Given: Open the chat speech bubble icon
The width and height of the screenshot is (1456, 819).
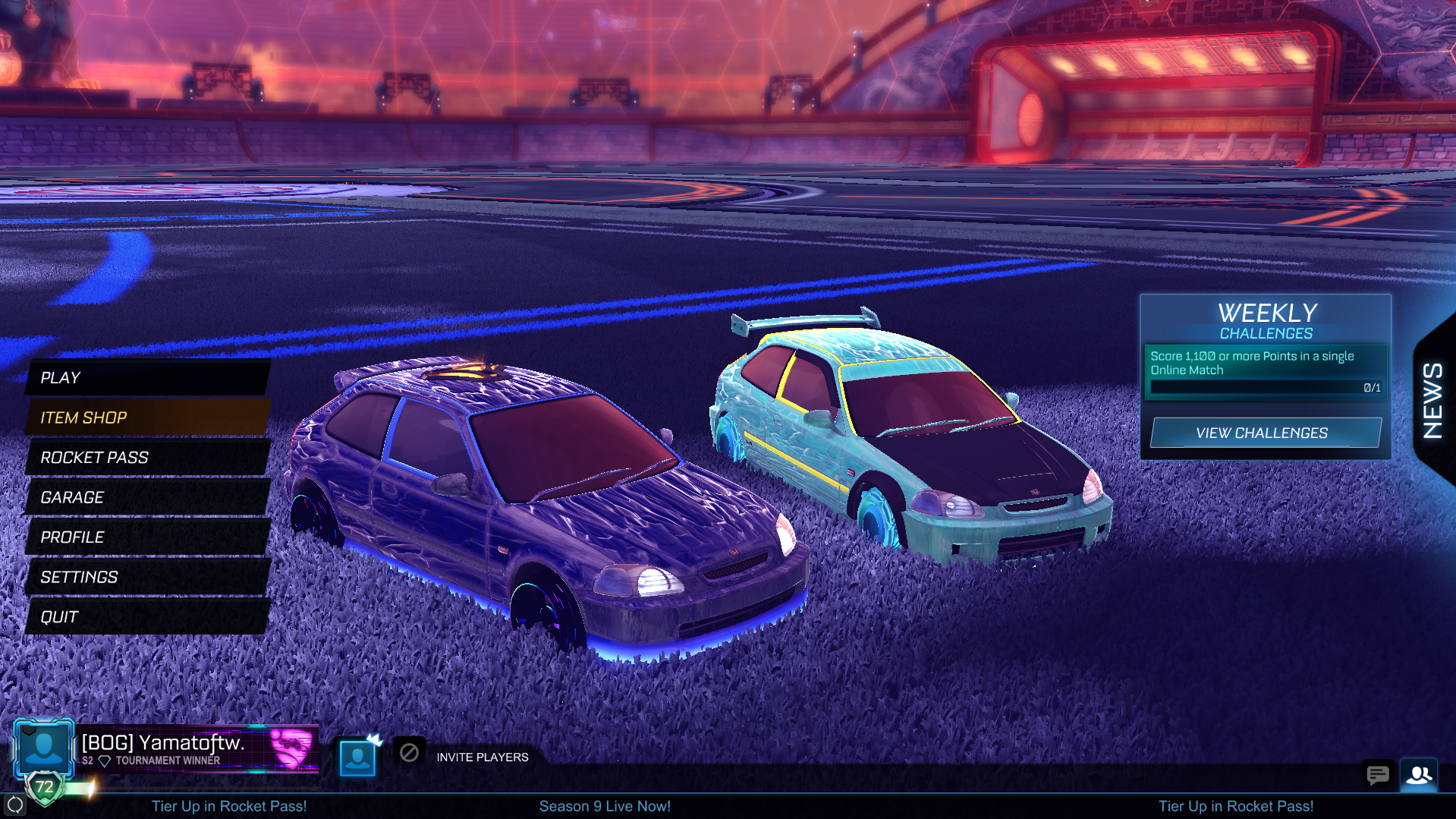Looking at the screenshot, I should [x=1377, y=775].
